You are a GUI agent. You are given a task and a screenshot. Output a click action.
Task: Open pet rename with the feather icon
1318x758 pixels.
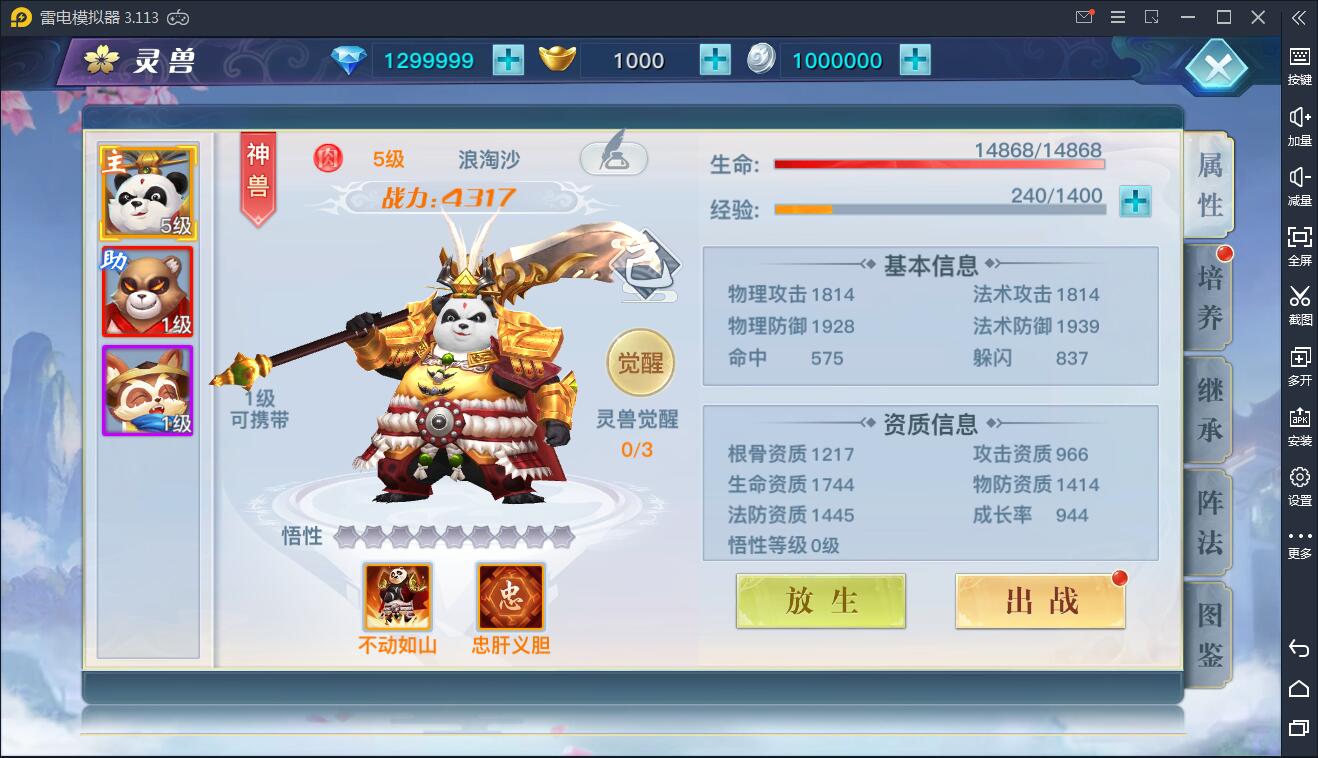pyautogui.click(x=615, y=158)
